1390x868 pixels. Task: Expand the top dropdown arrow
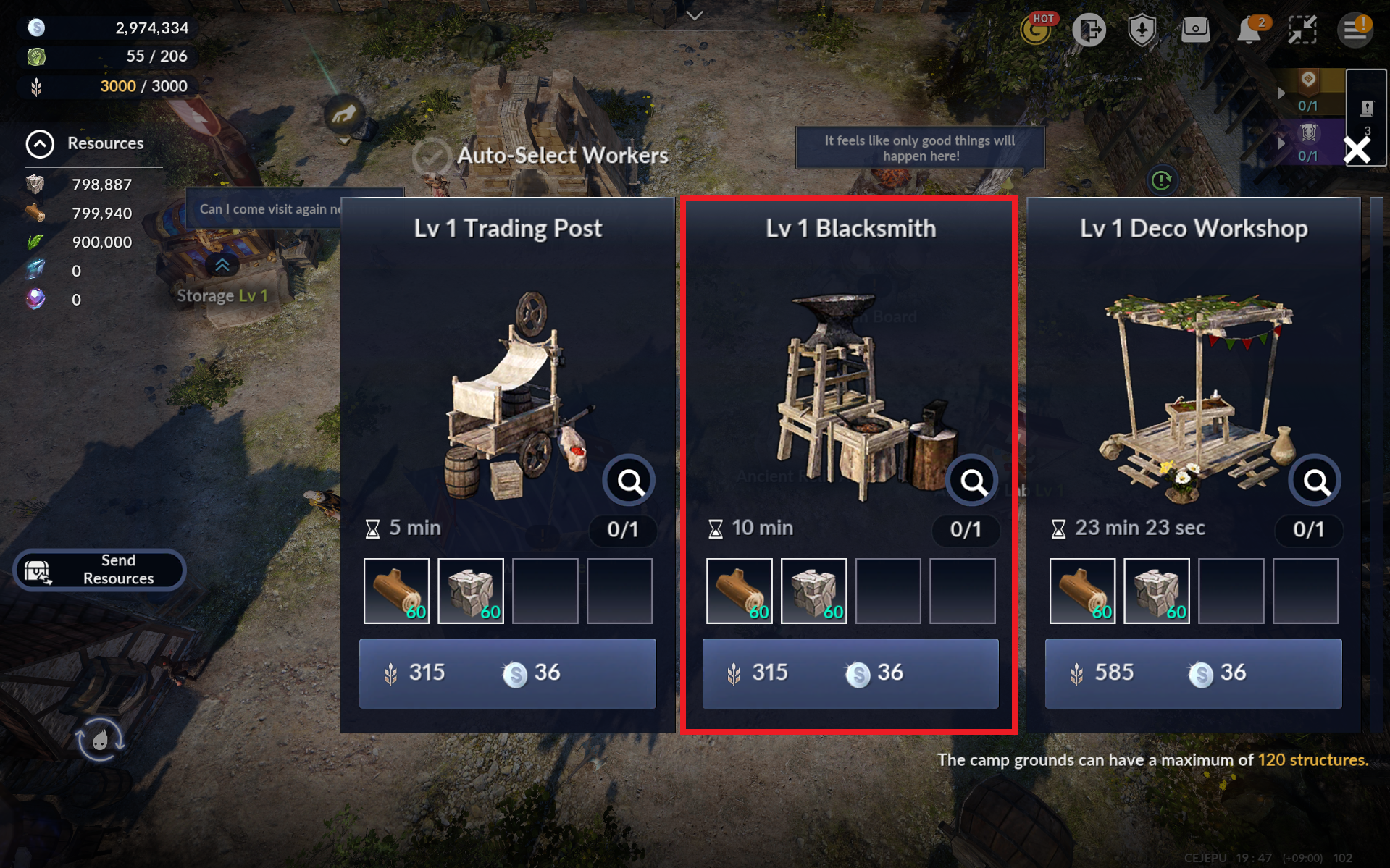695,15
